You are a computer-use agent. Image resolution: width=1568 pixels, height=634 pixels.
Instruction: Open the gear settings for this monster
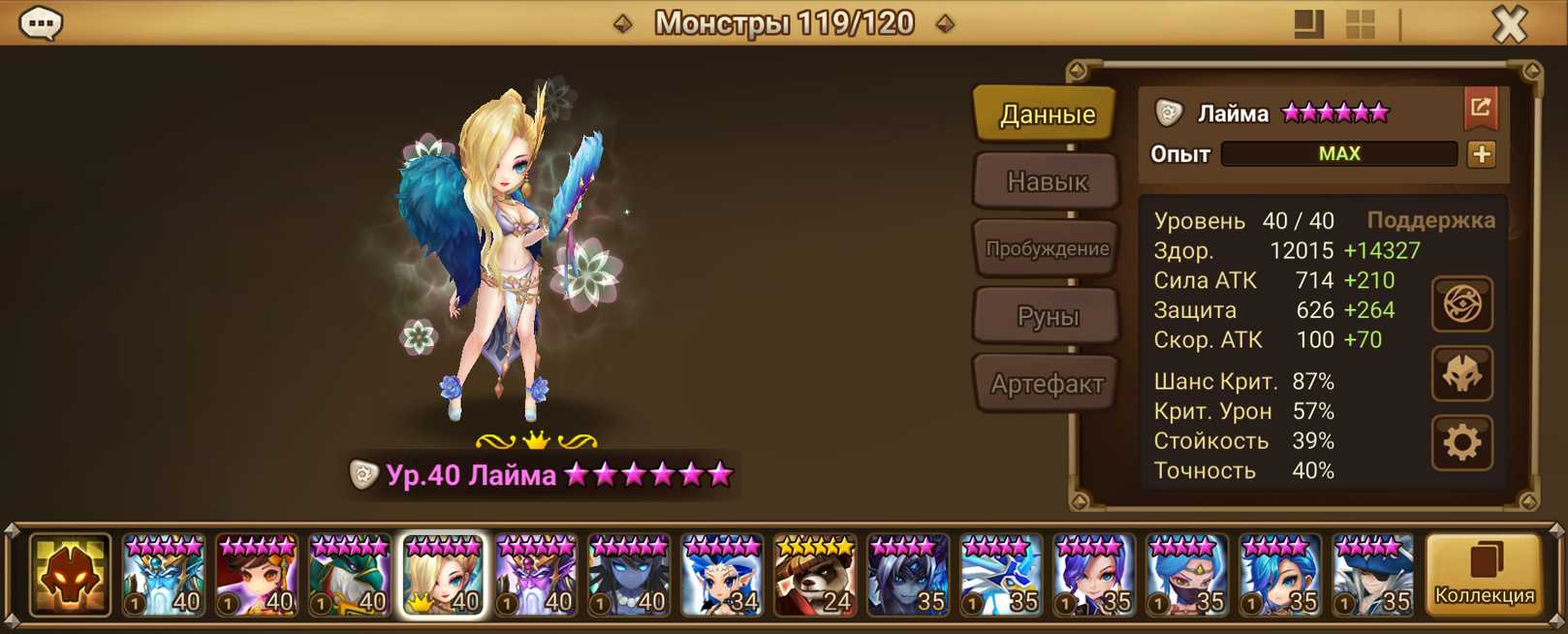point(1462,443)
